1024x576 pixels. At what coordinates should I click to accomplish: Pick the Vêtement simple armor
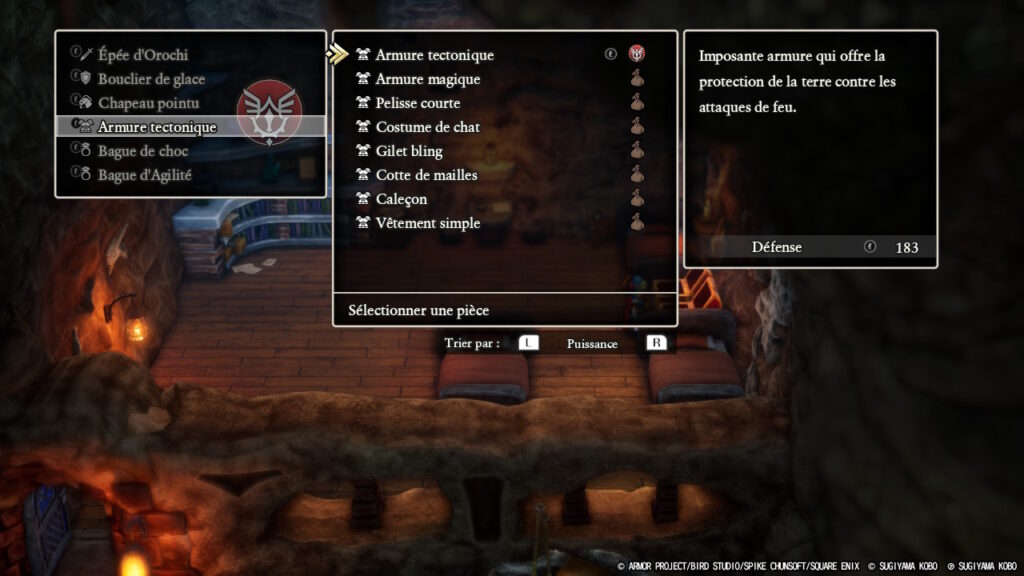pos(427,223)
